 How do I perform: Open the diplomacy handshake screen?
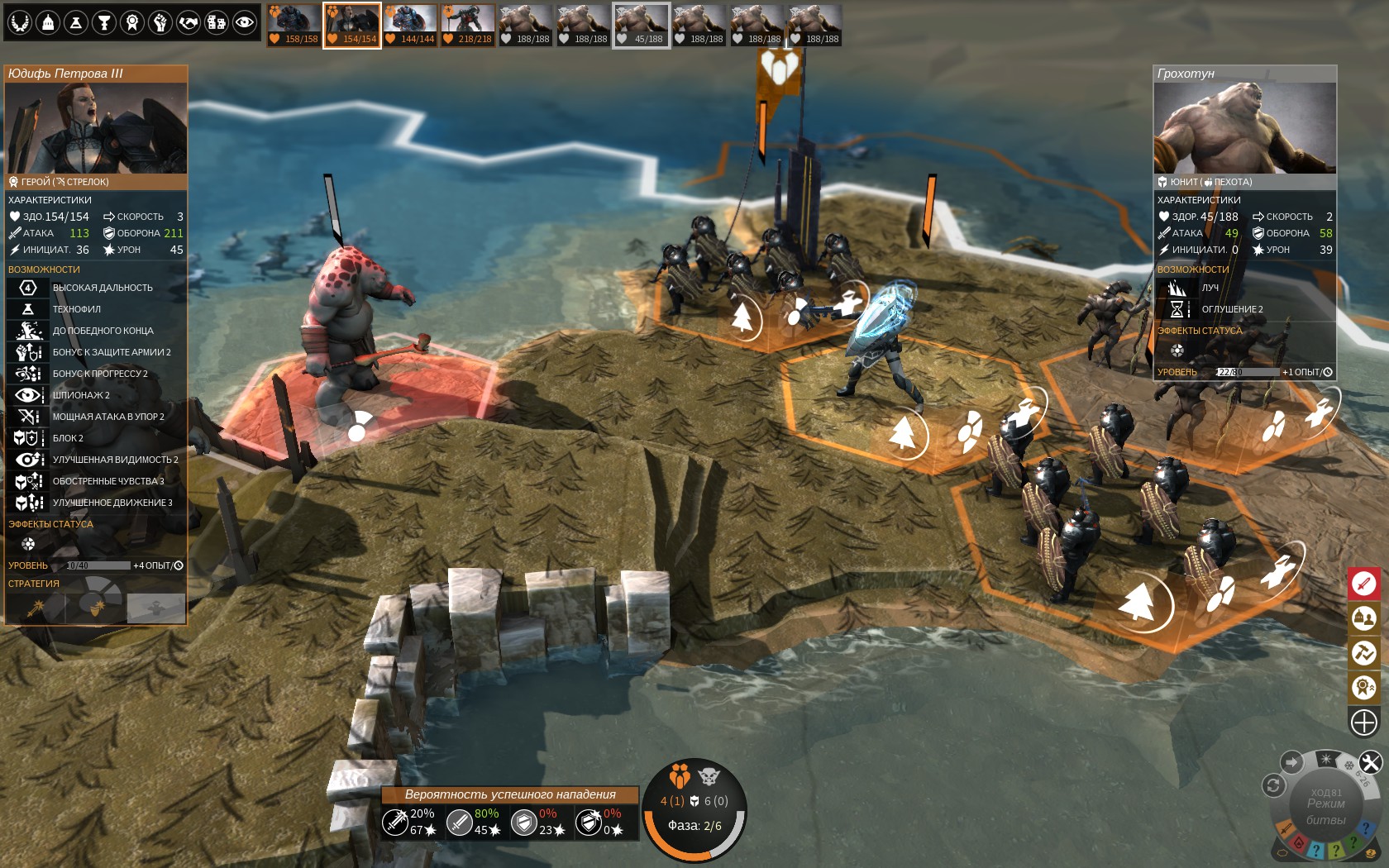click(x=189, y=22)
